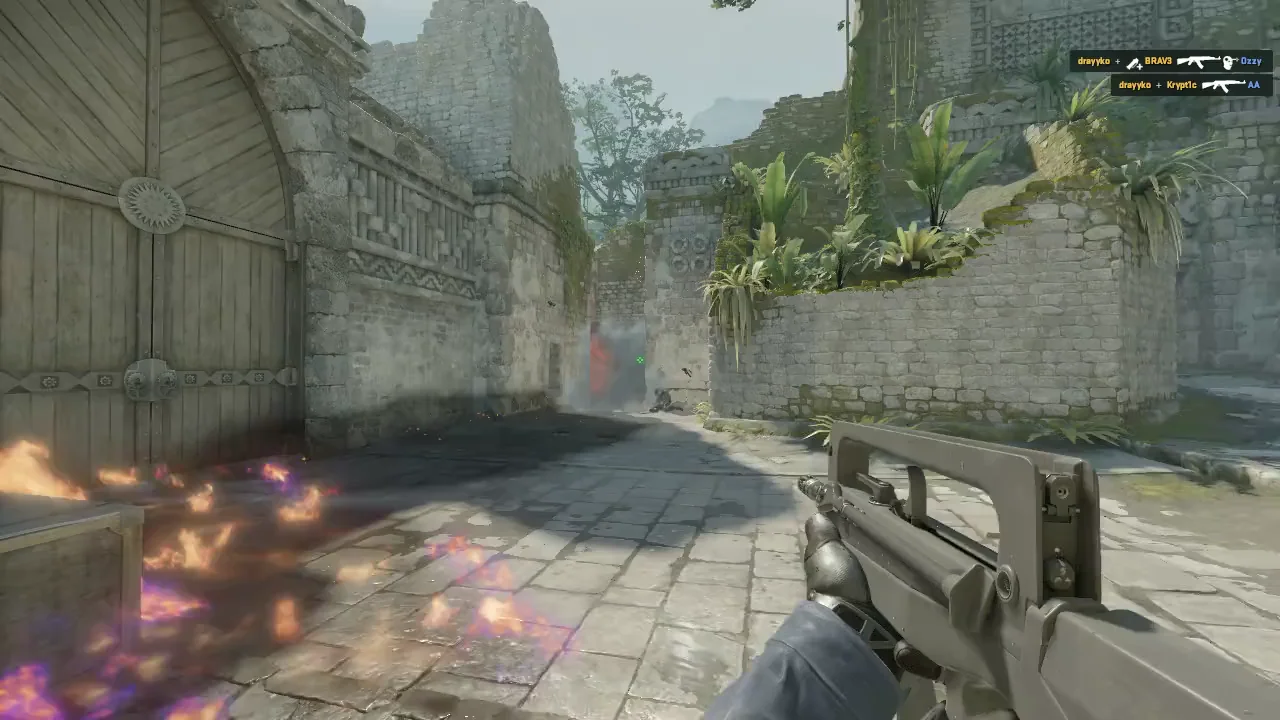Select the kill feed row showing Ozzy's death
Screen dimensions: 1280x720
click(1170, 62)
